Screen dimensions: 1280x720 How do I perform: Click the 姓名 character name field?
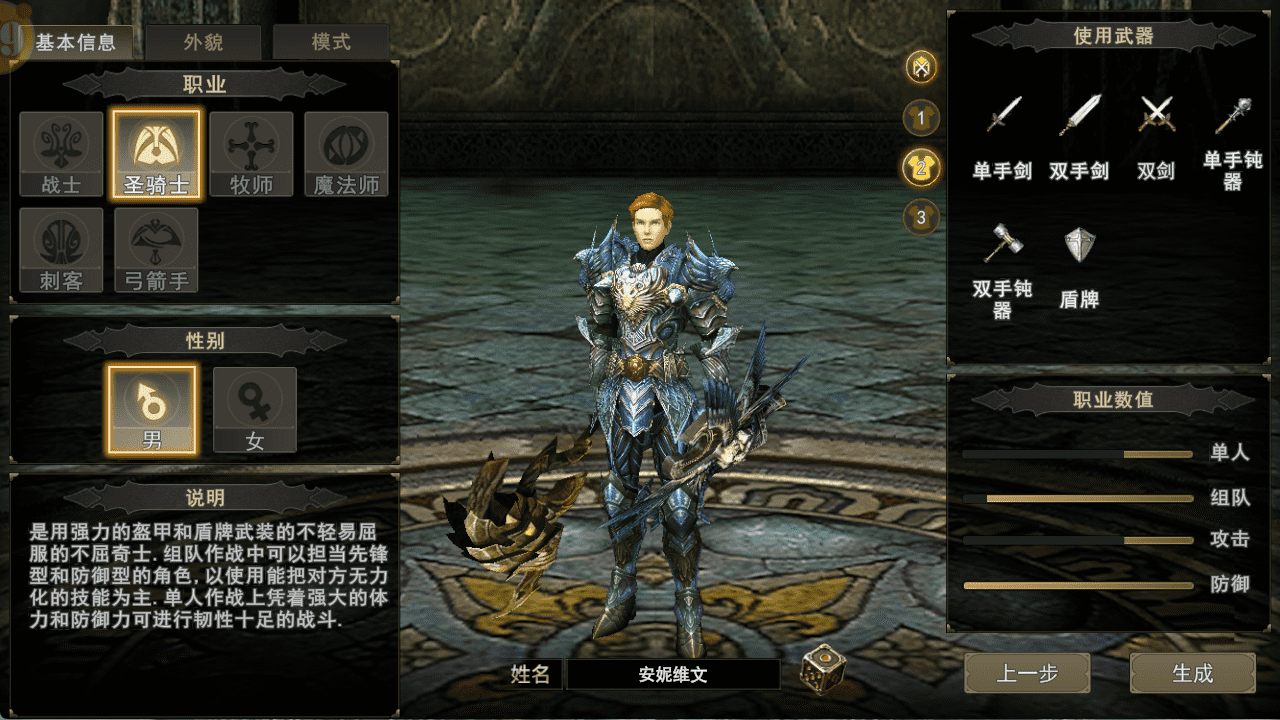click(672, 675)
